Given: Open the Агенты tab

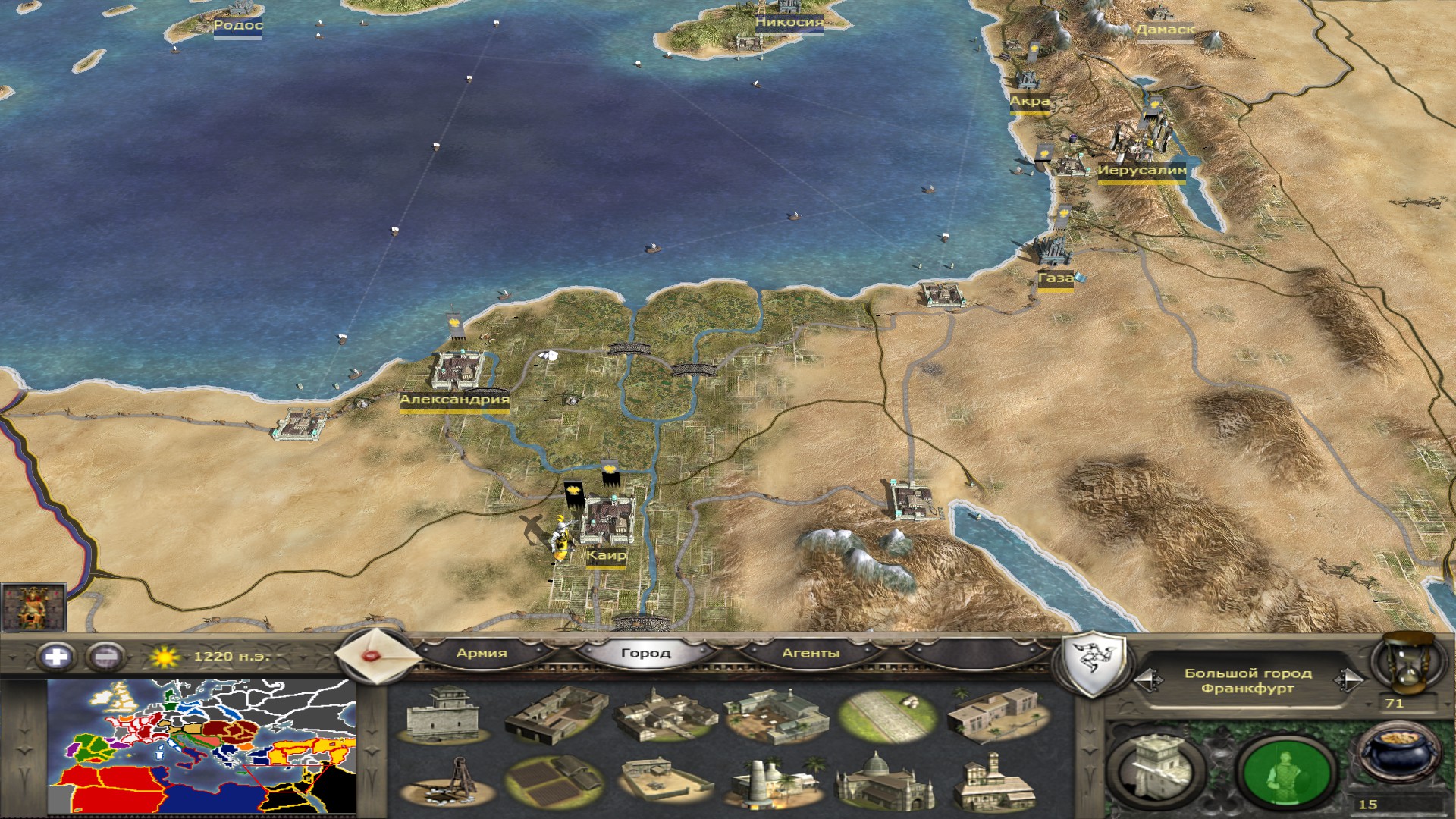Looking at the screenshot, I should coord(811,653).
